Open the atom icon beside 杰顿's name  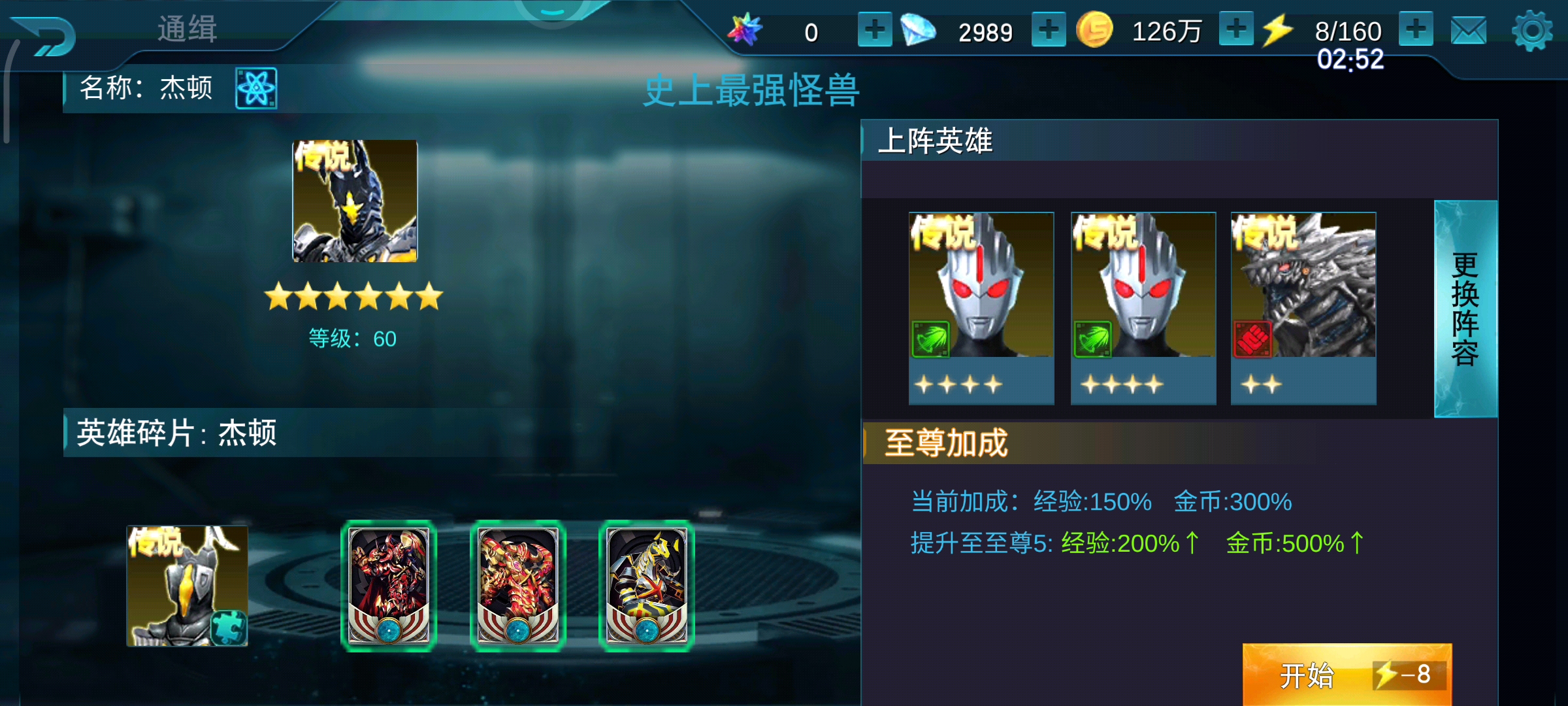[256, 88]
